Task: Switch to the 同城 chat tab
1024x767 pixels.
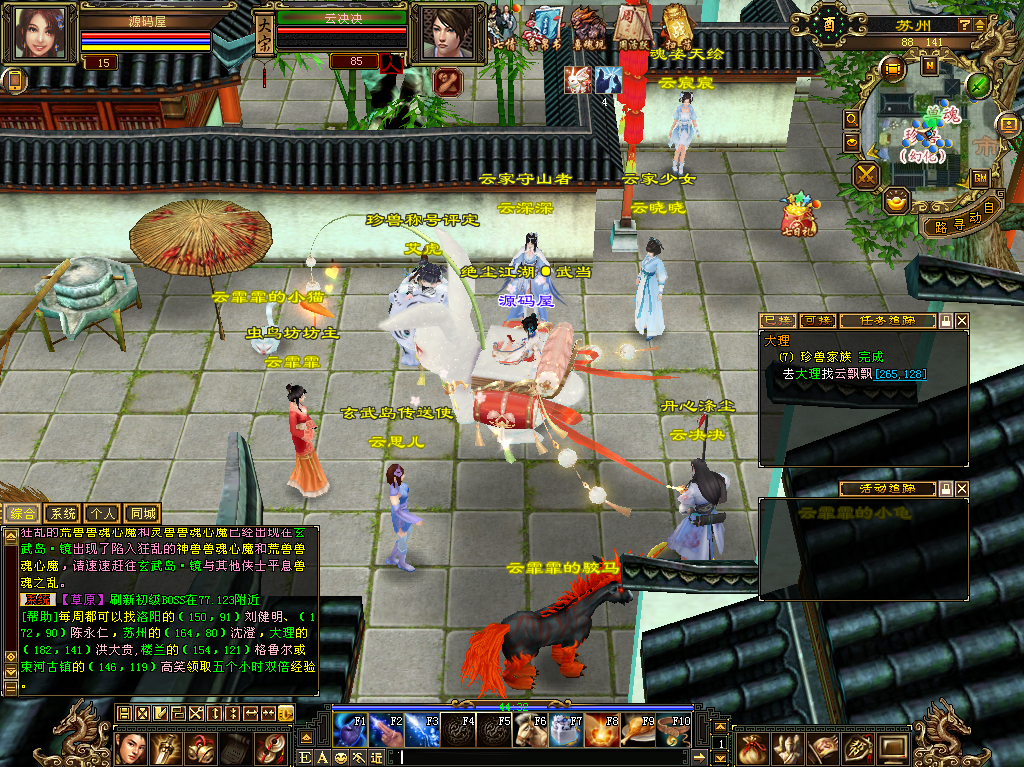Action: [x=143, y=514]
